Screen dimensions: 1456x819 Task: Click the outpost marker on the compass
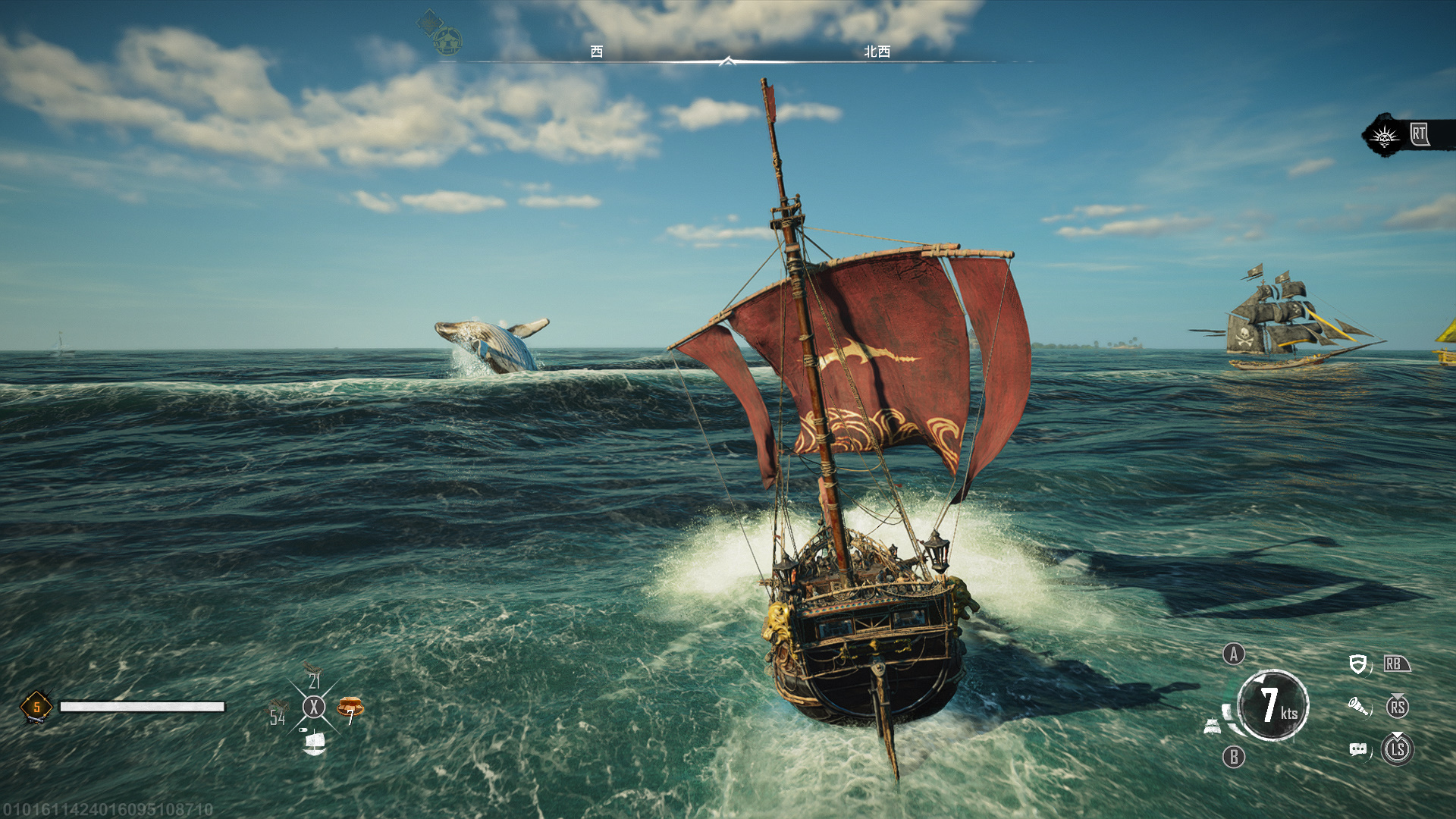(x=447, y=41)
